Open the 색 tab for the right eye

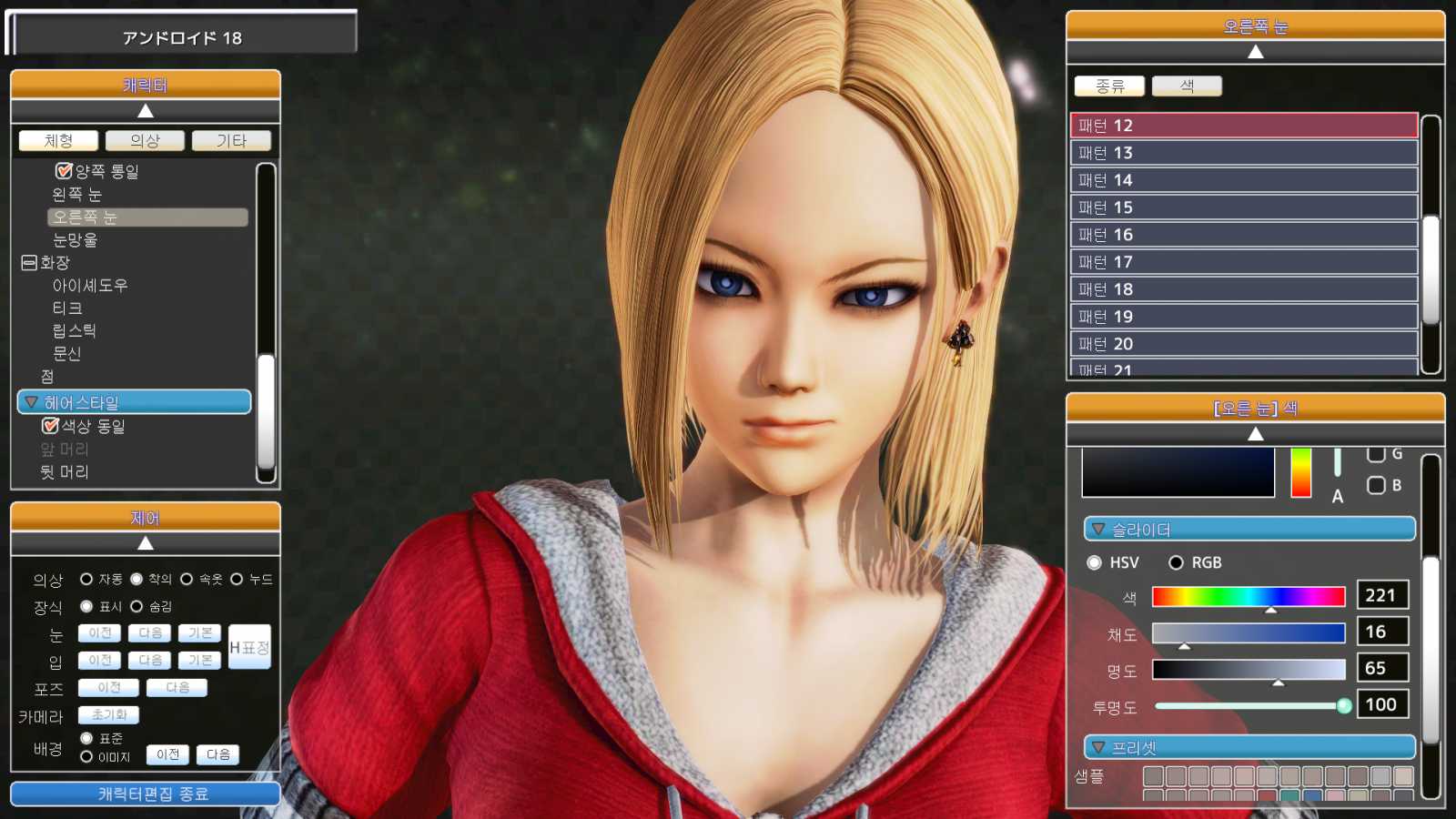point(1186,85)
